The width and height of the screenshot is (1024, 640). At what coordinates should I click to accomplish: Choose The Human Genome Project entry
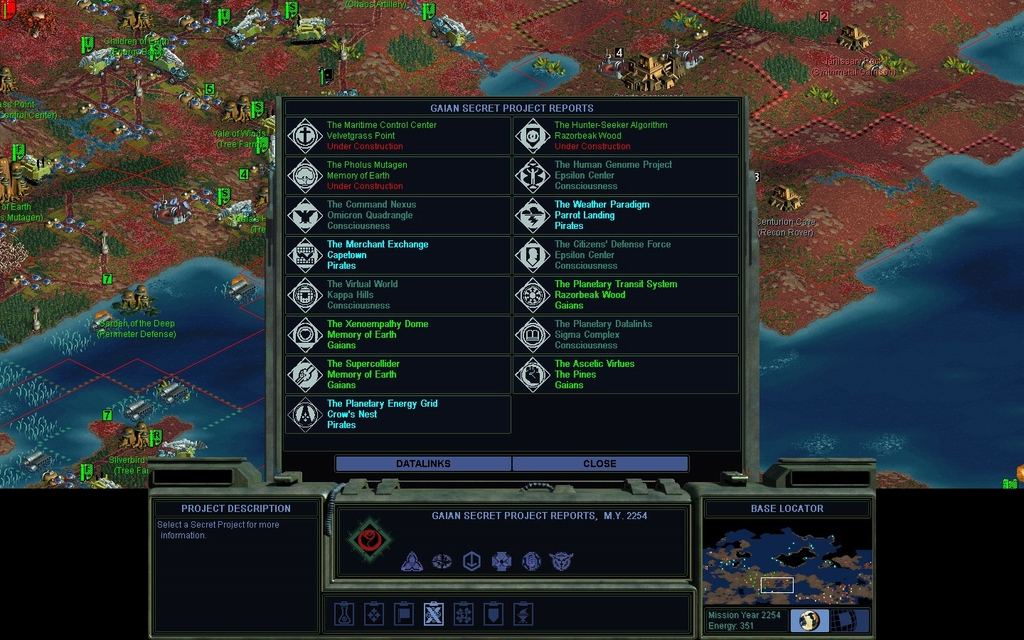[626, 176]
